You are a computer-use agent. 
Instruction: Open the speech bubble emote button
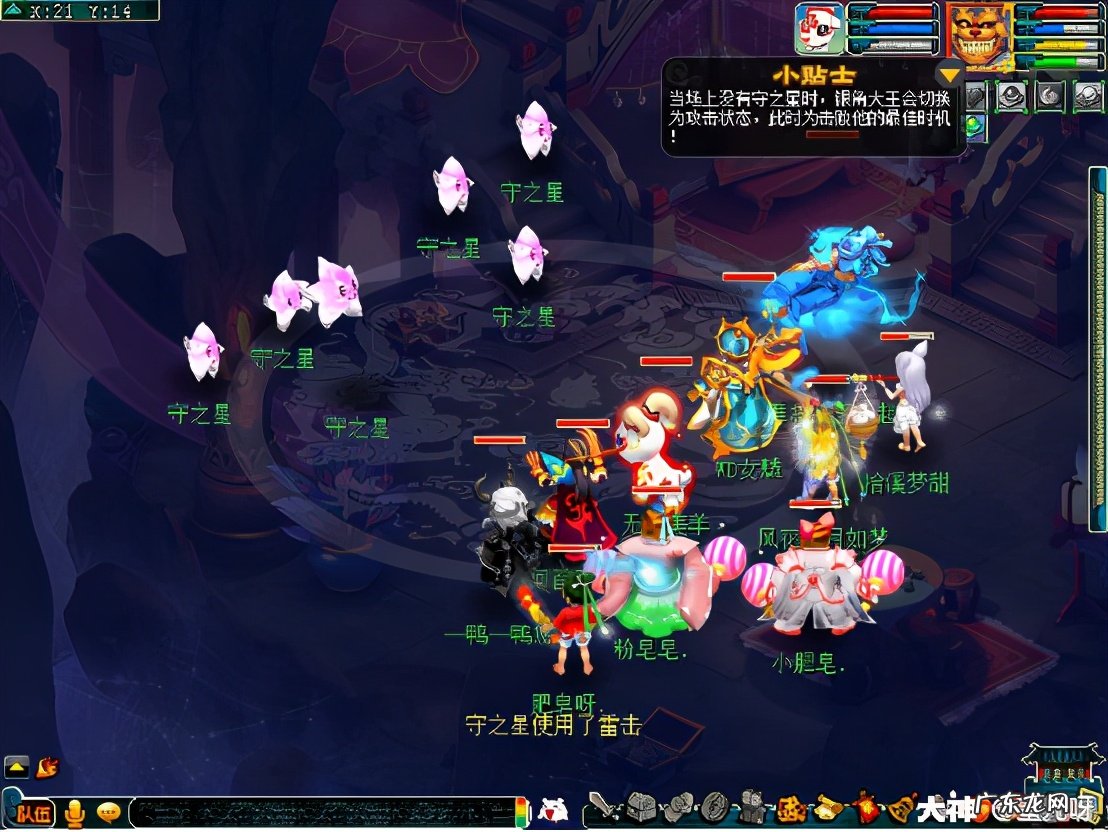coord(107,813)
